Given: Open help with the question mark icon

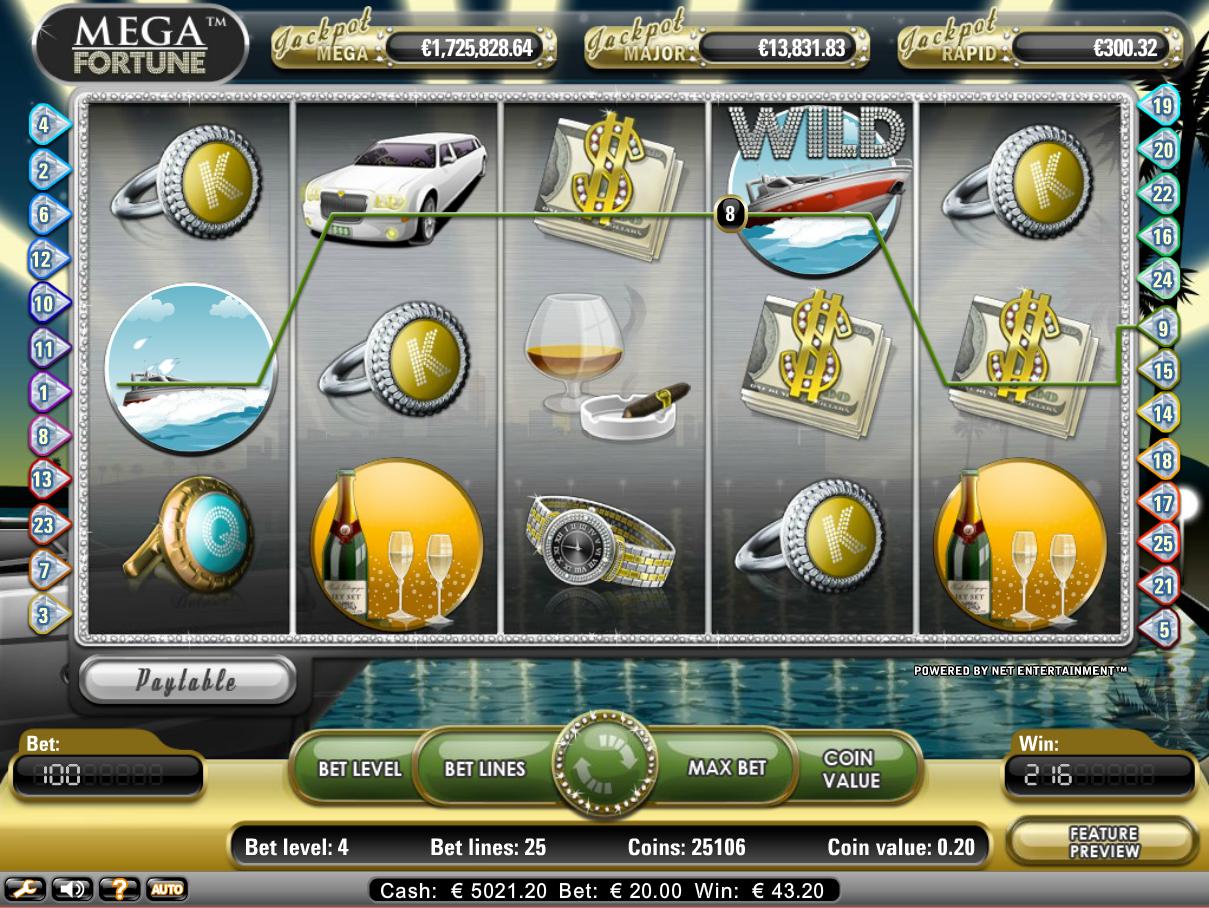Looking at the screenshot, I should [119, 888].
